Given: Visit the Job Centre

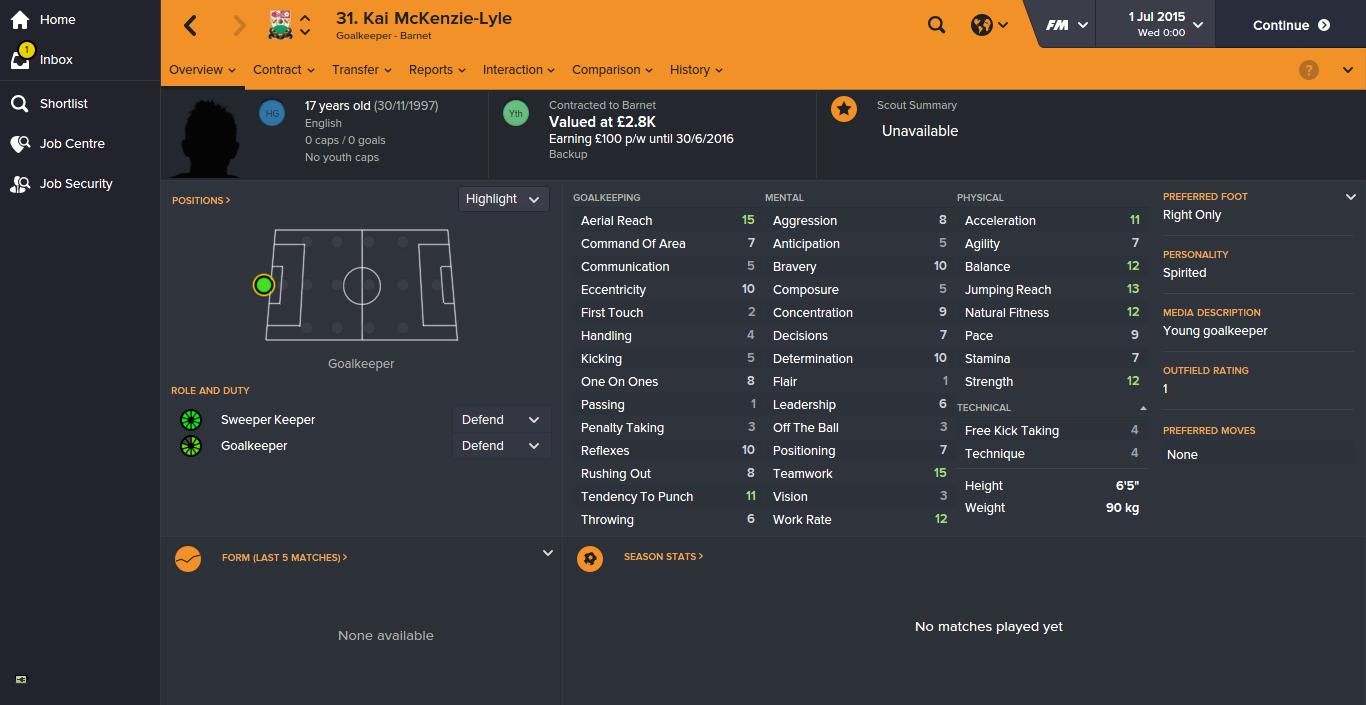Looking at the screenshot, I should point(71,144).
